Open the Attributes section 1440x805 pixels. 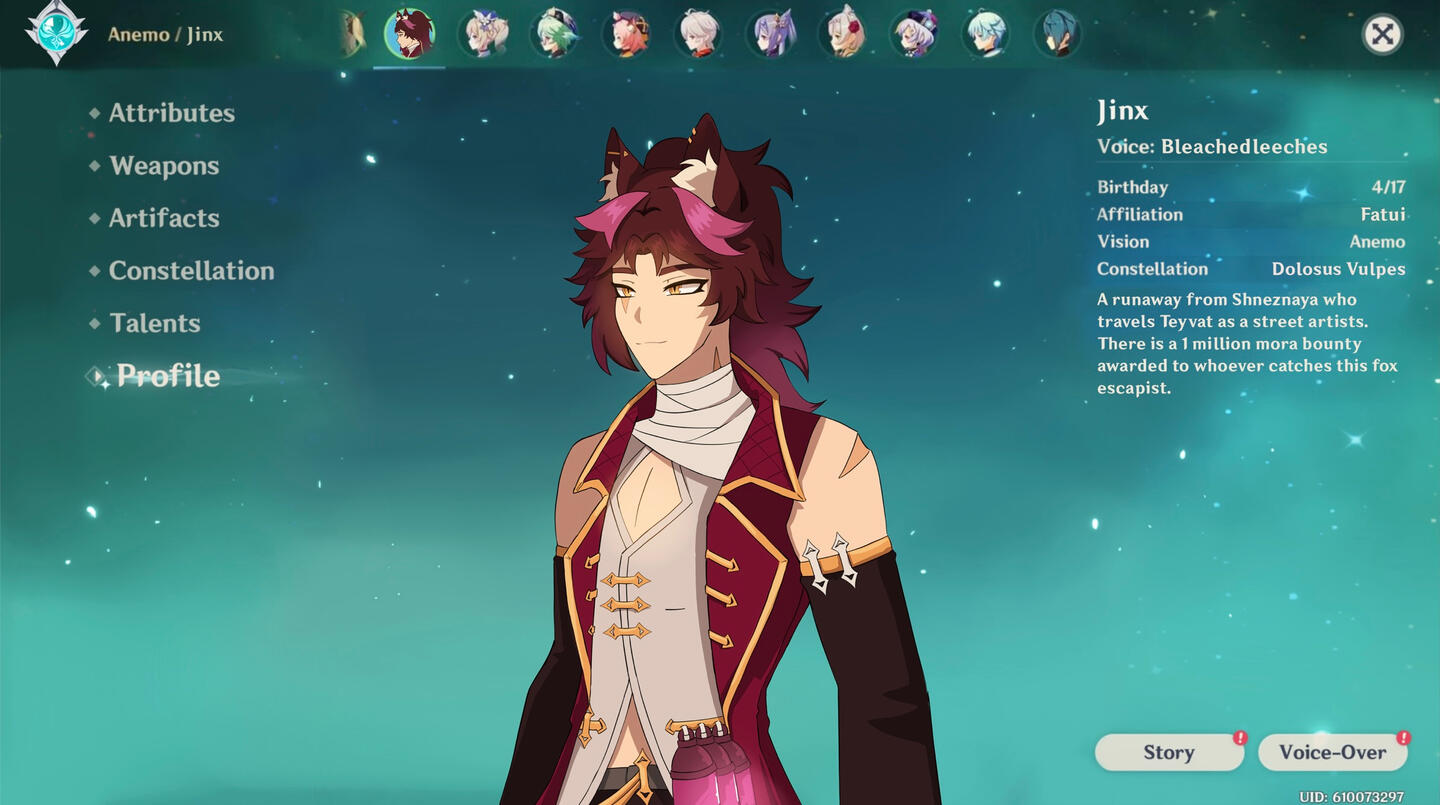click(x=171, y=113)
